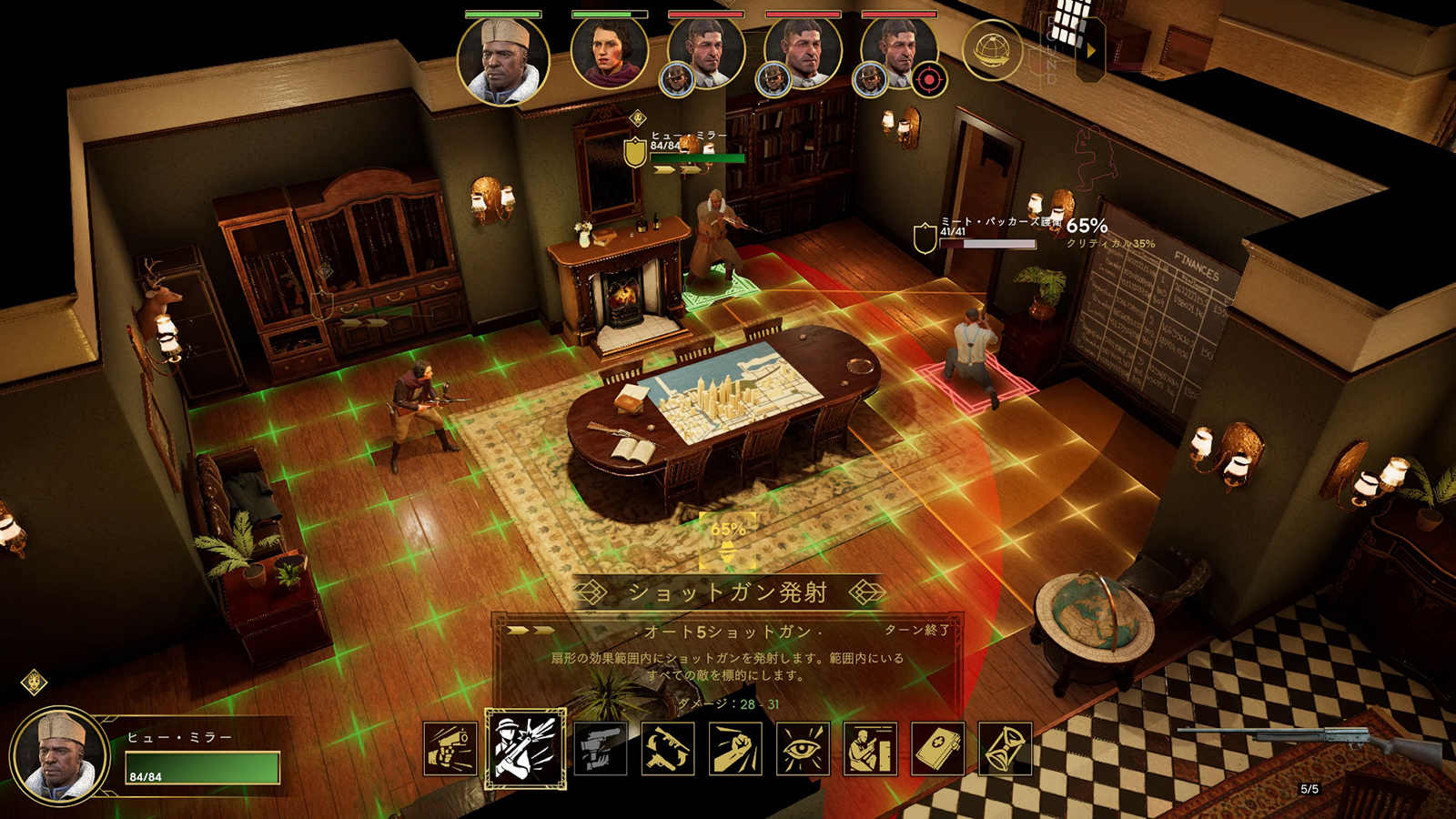Image resolution: width=1456 pixels, height=819 pixels.
Task: Choose the swap weapon ability
Action: point(667,749)
